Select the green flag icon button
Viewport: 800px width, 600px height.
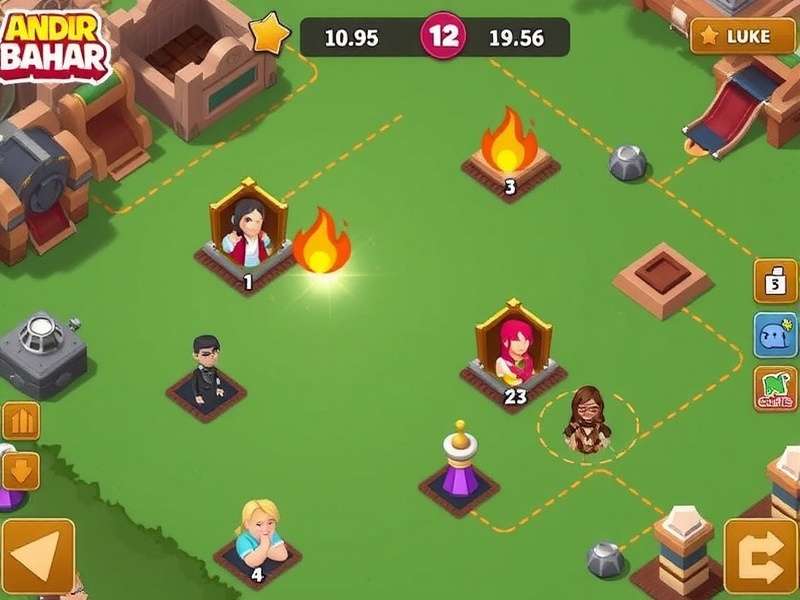[776, 389]
